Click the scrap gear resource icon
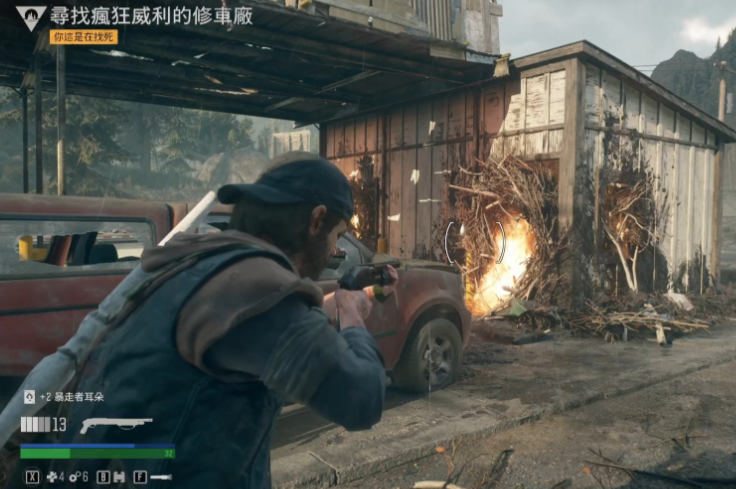The height and width of the screenshot is (489, 736). pyautogui.click(x=73, y=477)
